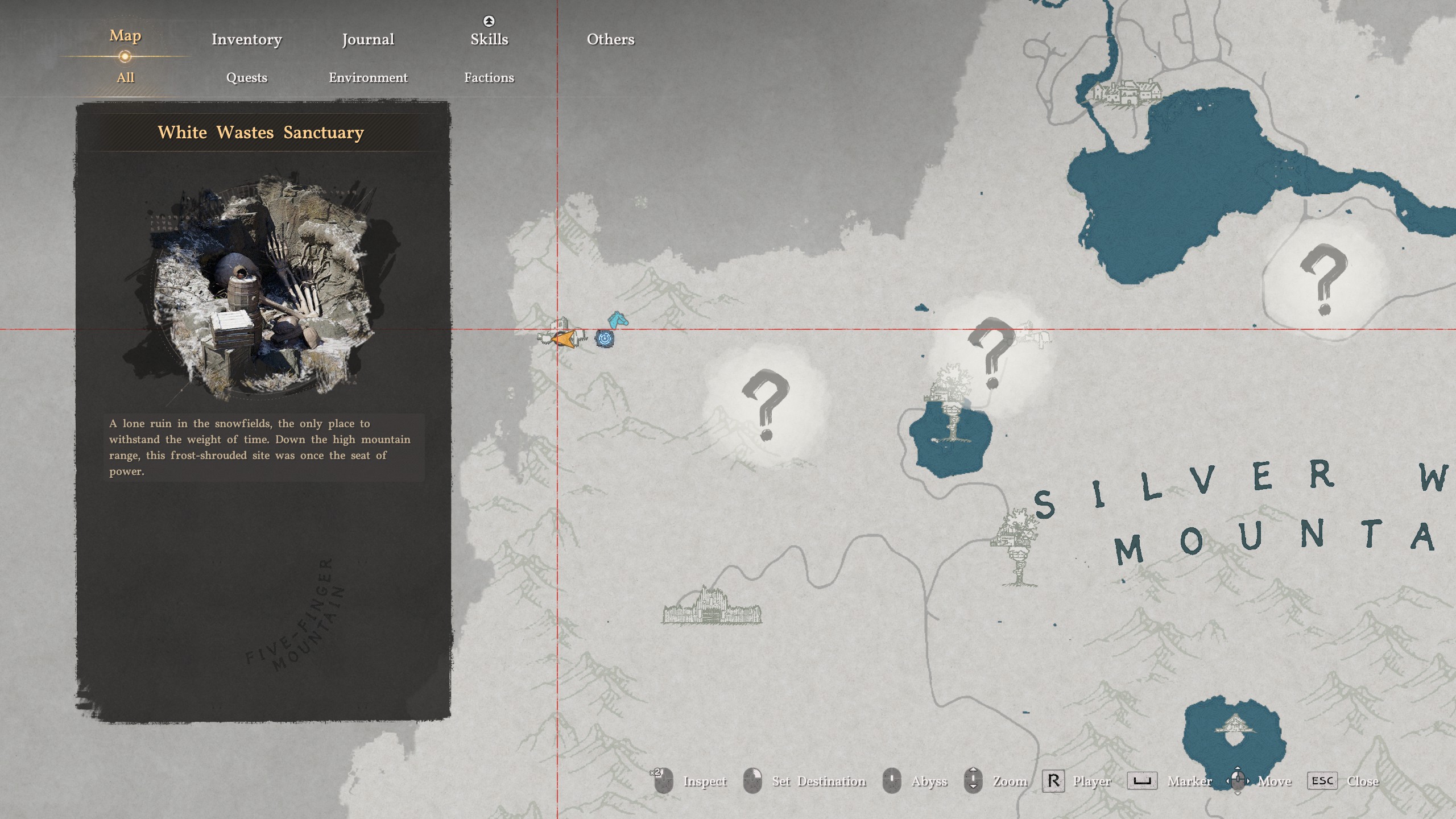Viewport: 1456px width, 819px height.
Task: Click the blue horse head map marker
Action: (618, 320)
